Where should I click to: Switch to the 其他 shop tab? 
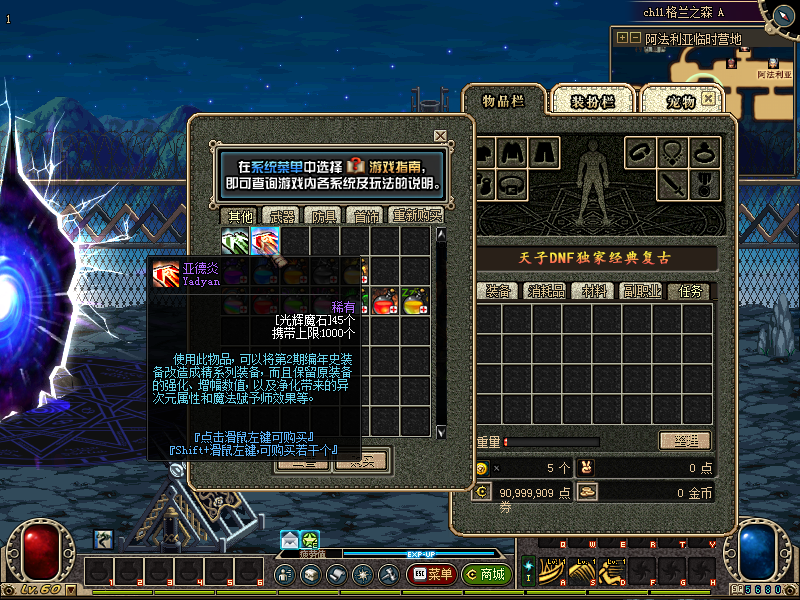pos(240,216)
